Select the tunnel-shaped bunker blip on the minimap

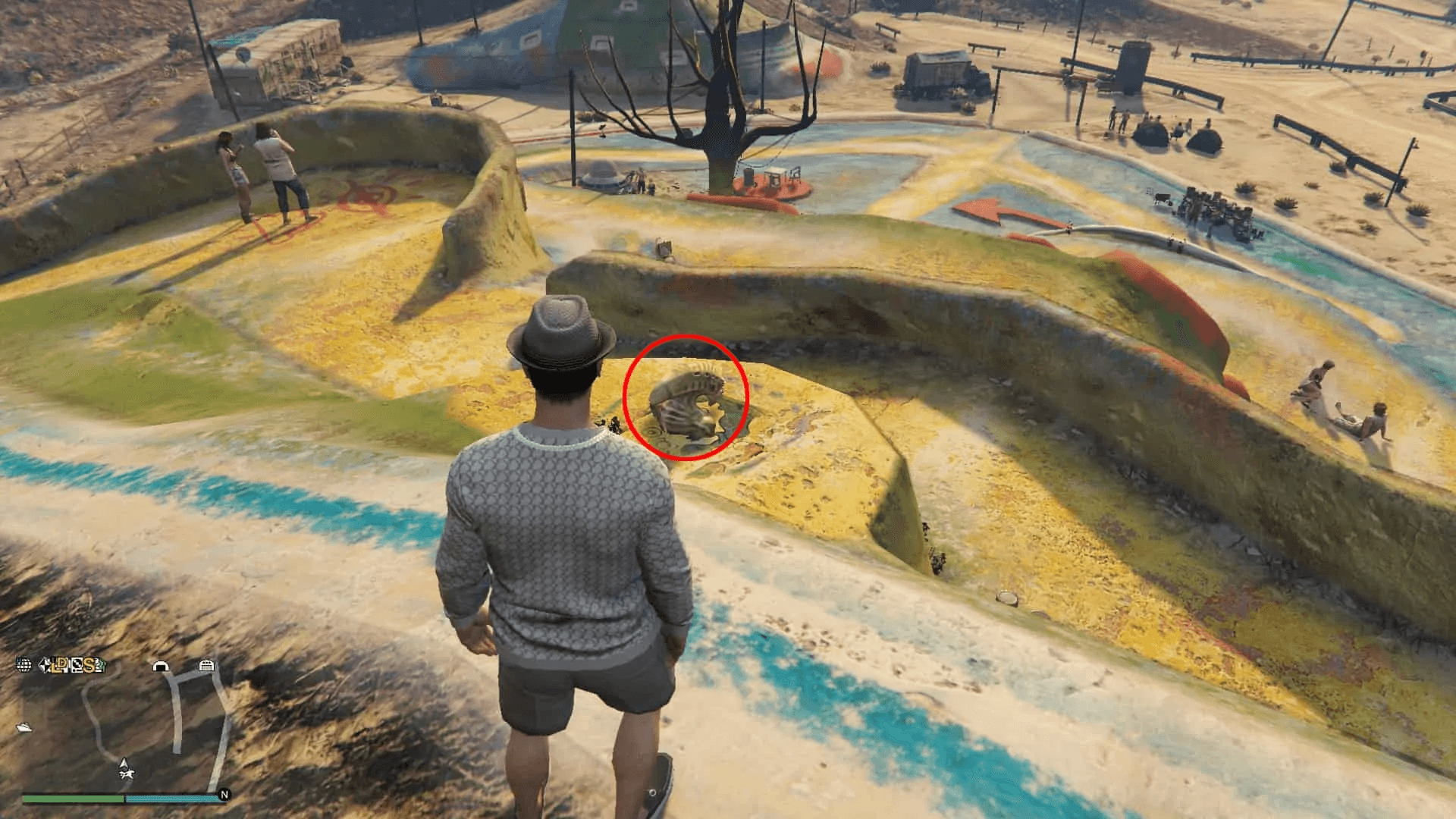[x=160, y=666]
